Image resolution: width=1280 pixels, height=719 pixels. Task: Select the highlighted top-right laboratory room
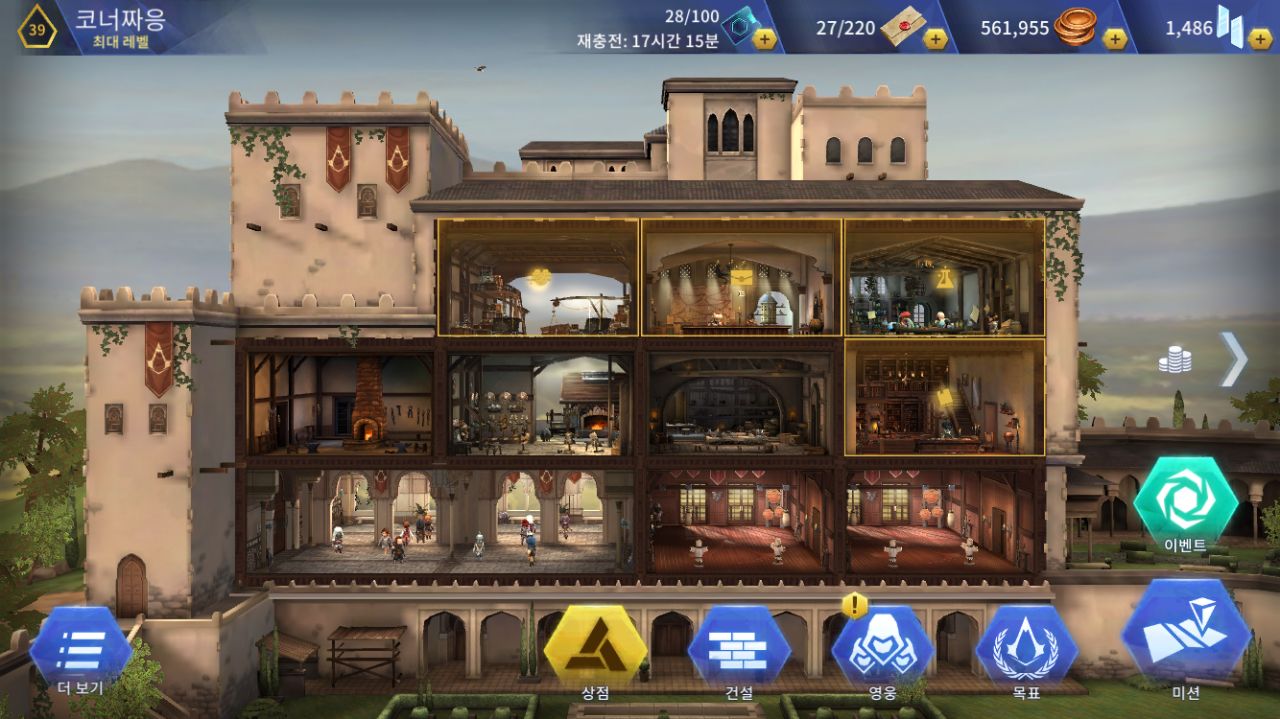(944, 277)
